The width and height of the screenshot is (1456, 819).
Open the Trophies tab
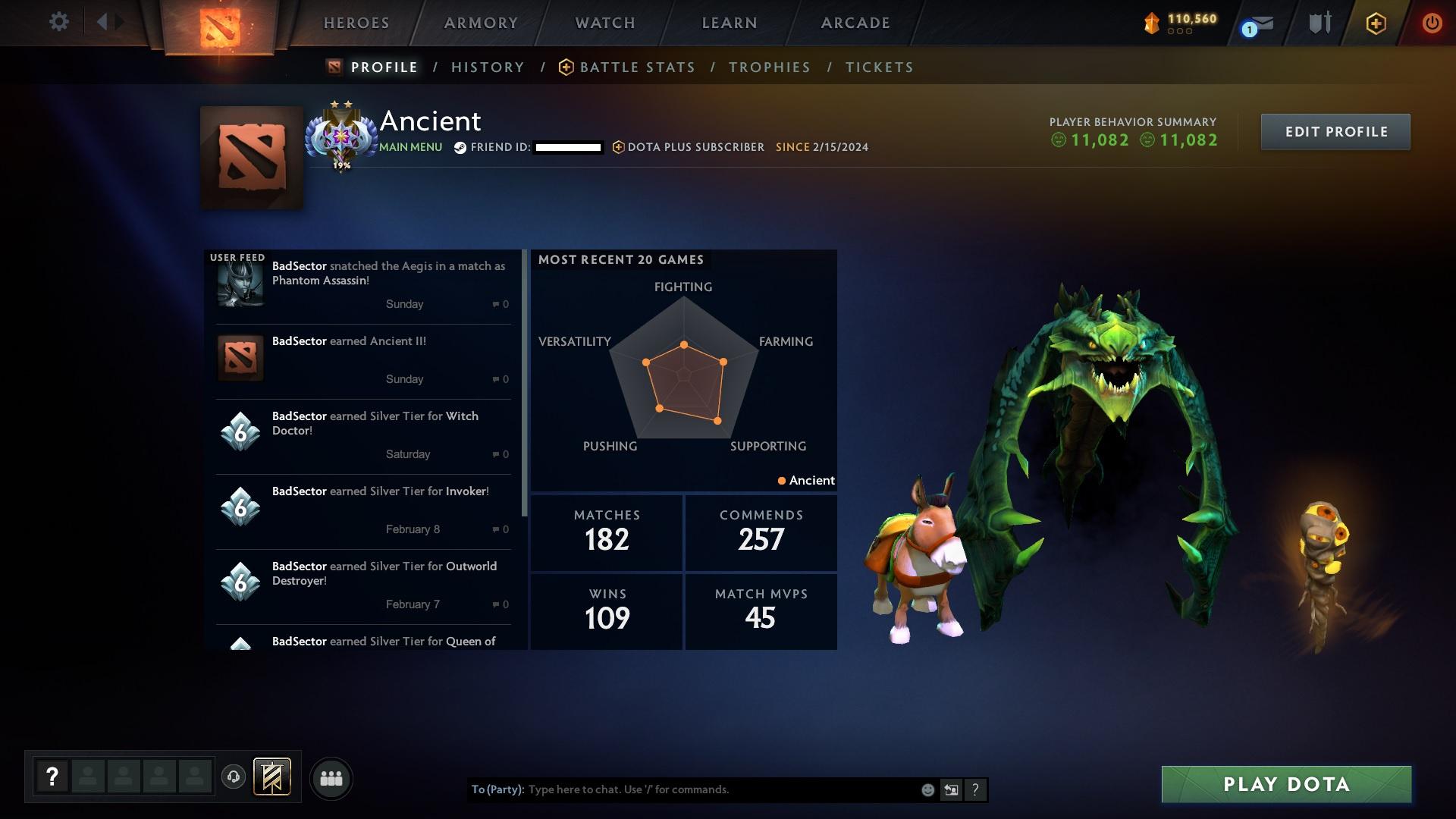coord(769,67)
